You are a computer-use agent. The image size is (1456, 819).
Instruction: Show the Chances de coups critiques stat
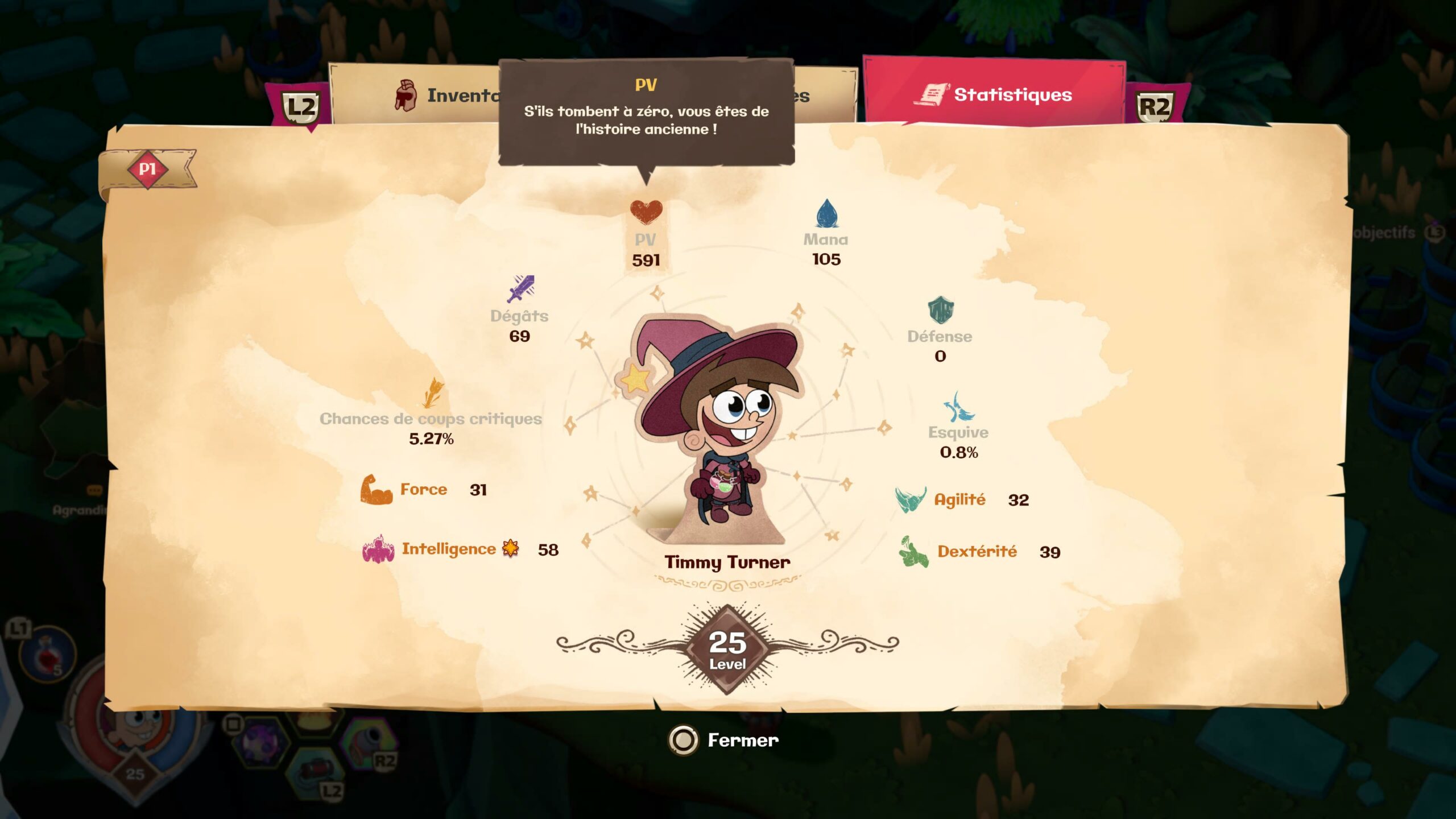point(431,413)
